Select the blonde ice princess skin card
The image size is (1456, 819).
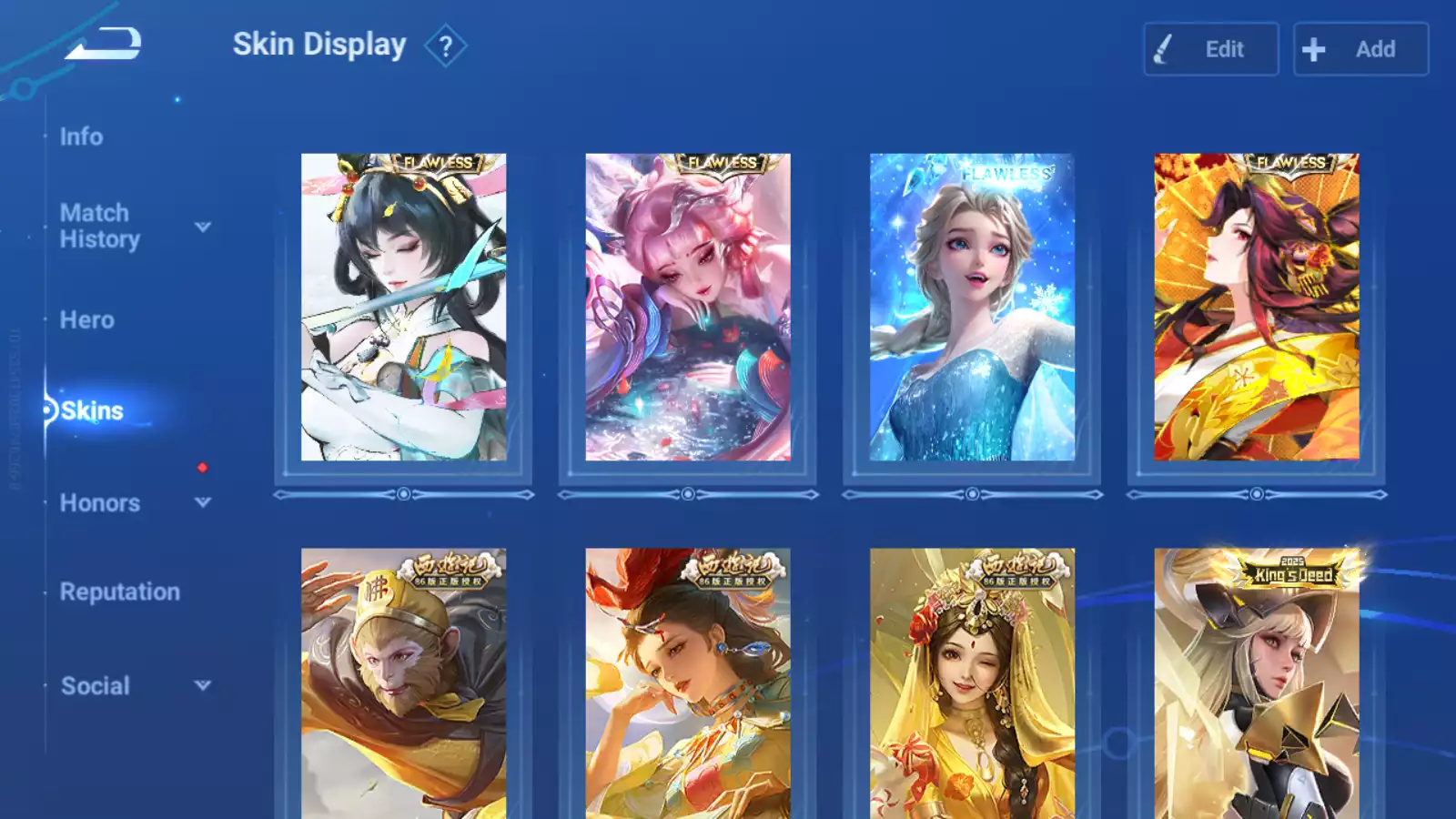(x=972, y=307)
